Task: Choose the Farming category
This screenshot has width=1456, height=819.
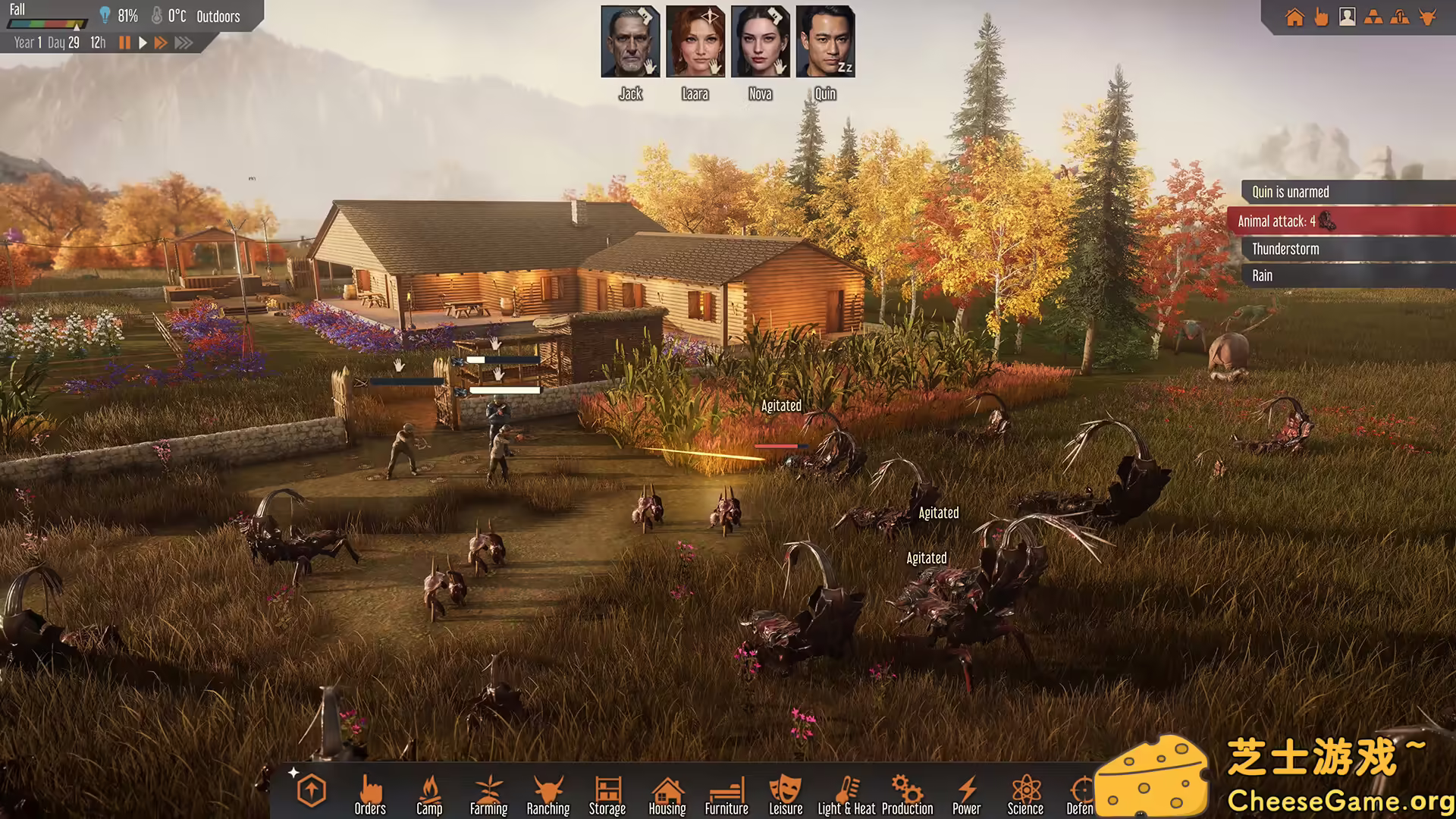Action: coord(488,794)
